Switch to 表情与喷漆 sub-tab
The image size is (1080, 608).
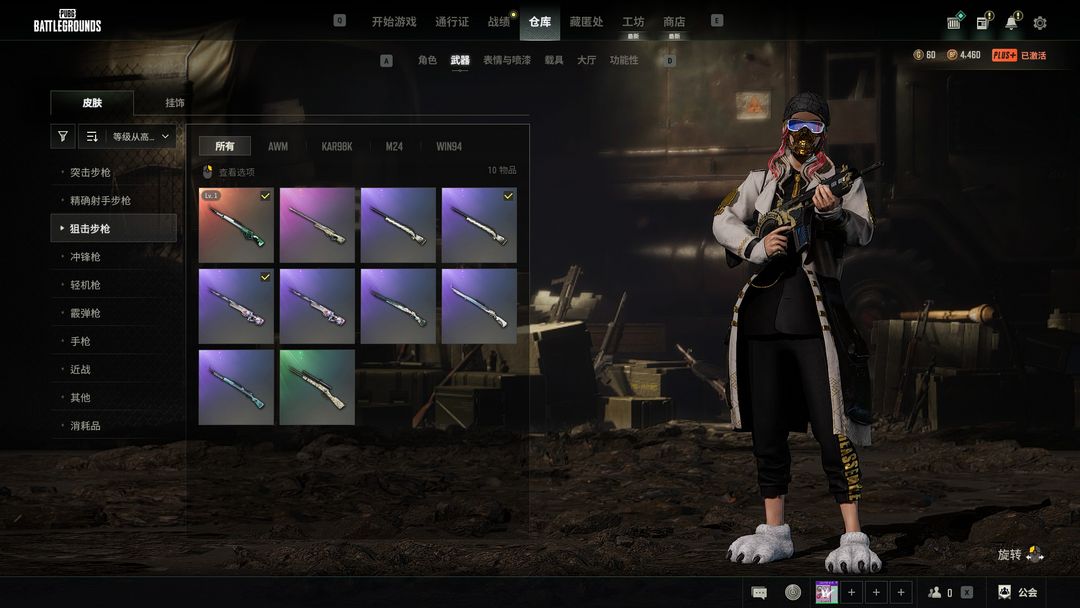[505, 60]
